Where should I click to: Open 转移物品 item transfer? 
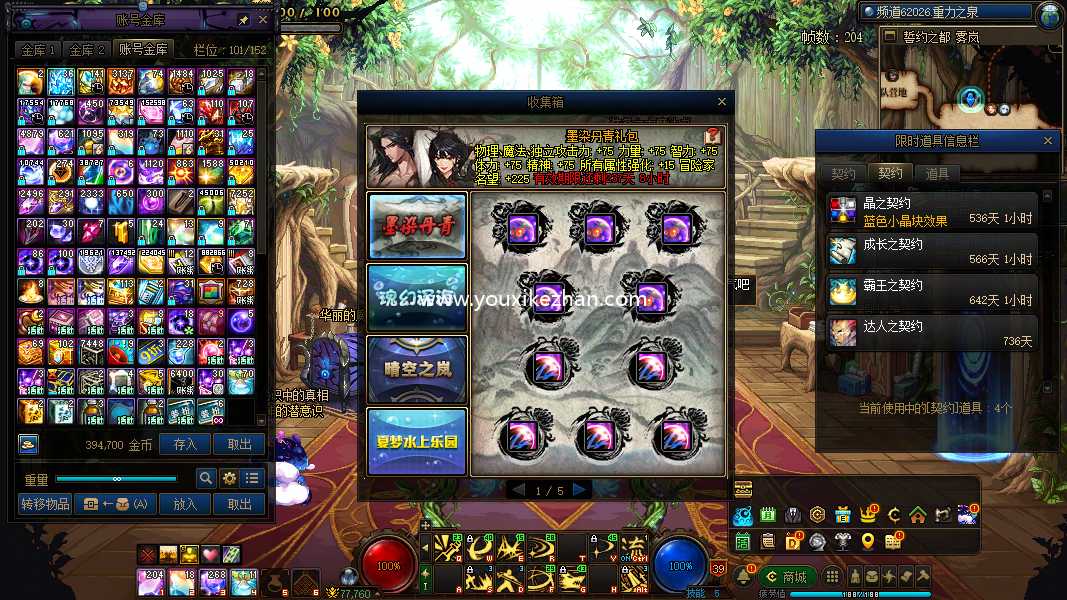click(x=45, y=504)
